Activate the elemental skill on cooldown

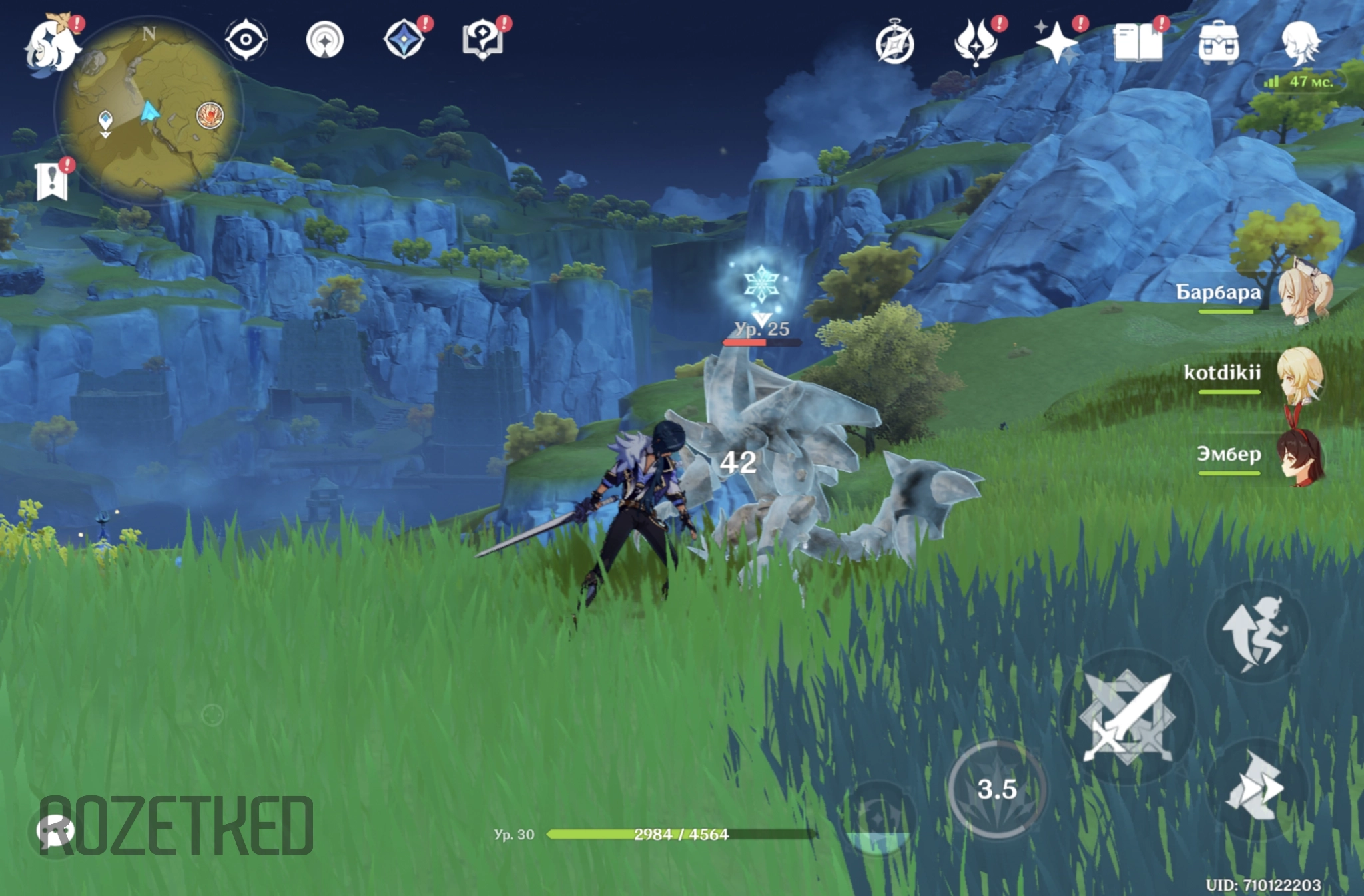click(996, 789)
